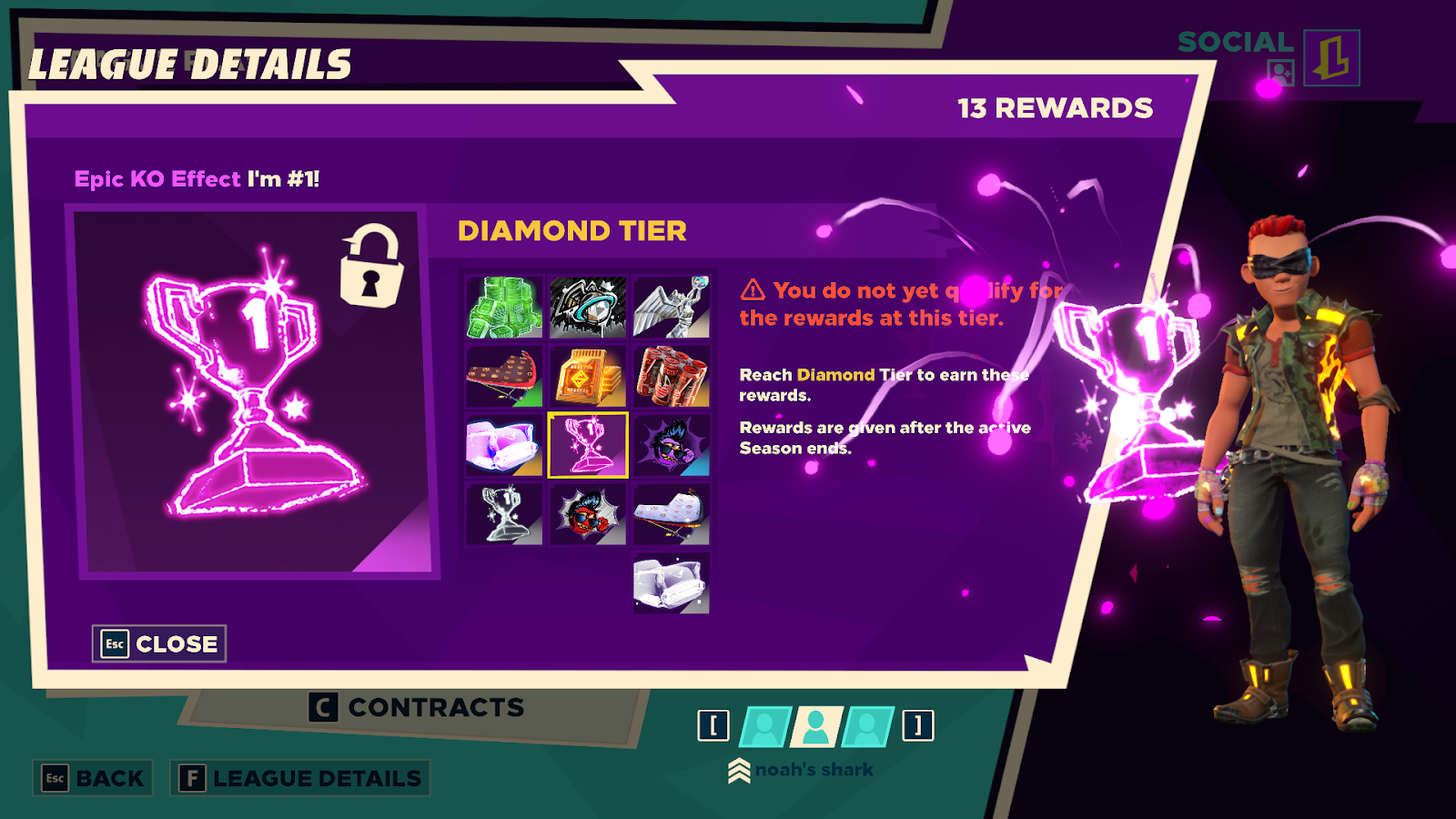Image resolution: width=1456 pixels, height=819 pixels.
Task: Click the locked padlock on trophy preview
Action: [370, 266]
